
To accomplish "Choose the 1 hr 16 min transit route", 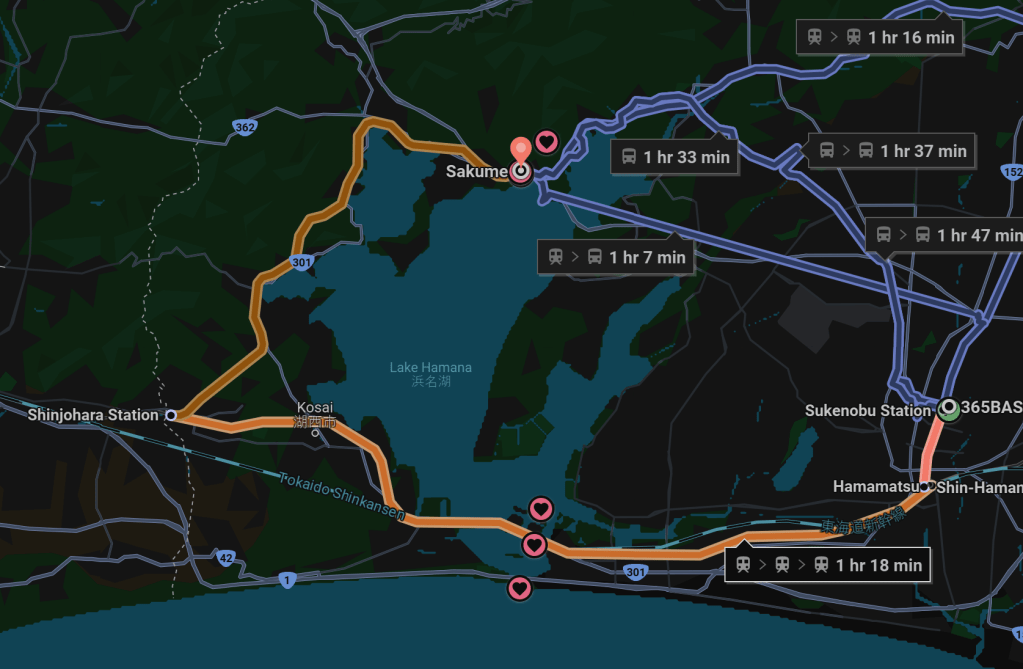I will [881, 38].
